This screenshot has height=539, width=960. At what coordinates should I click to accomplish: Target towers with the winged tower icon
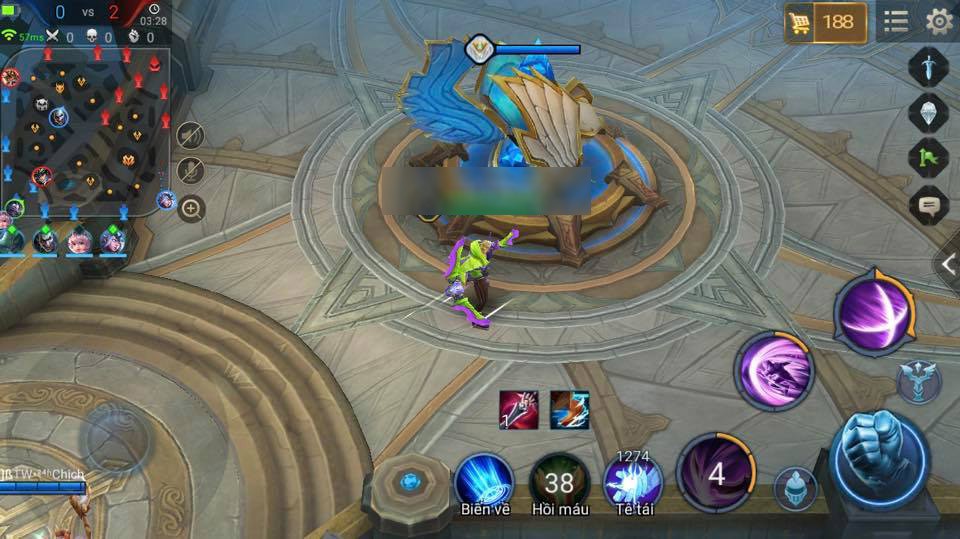click(917, 381)
